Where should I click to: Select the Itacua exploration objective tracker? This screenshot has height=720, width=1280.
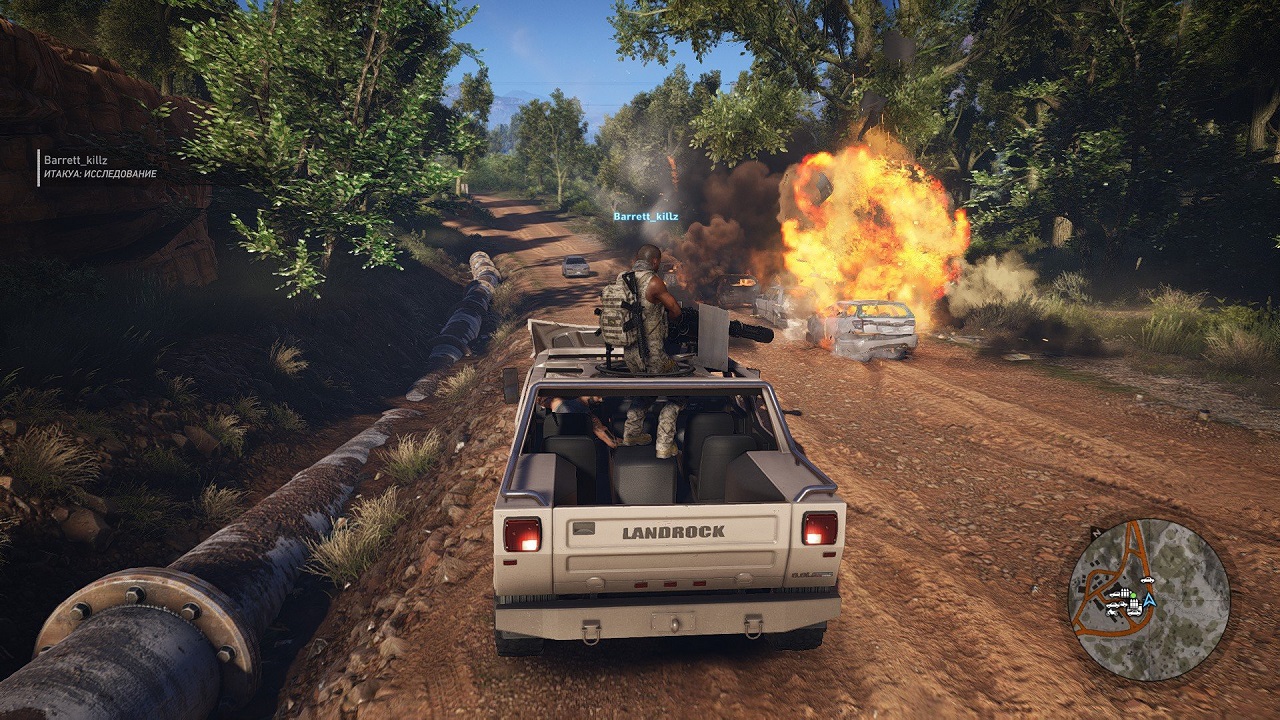tap(100, 173)
